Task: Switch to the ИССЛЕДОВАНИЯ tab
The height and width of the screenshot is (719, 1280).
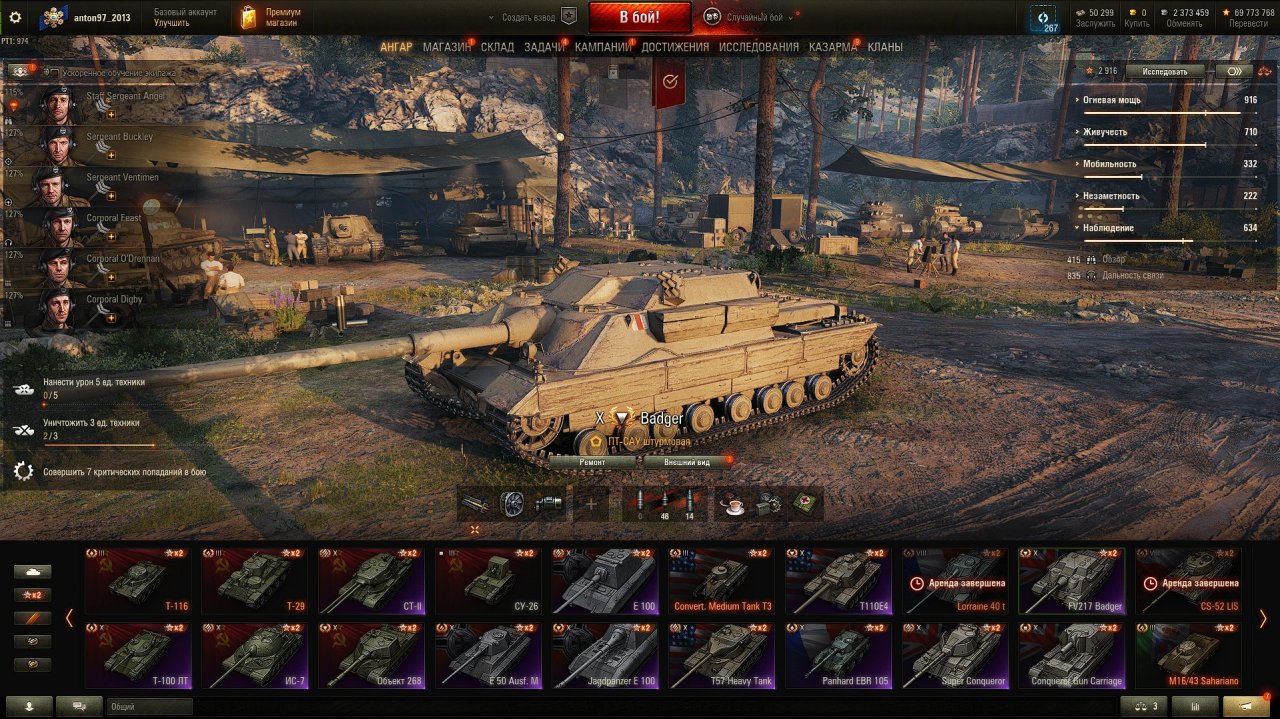Action: pyautogui.click(x=758, y=47)
